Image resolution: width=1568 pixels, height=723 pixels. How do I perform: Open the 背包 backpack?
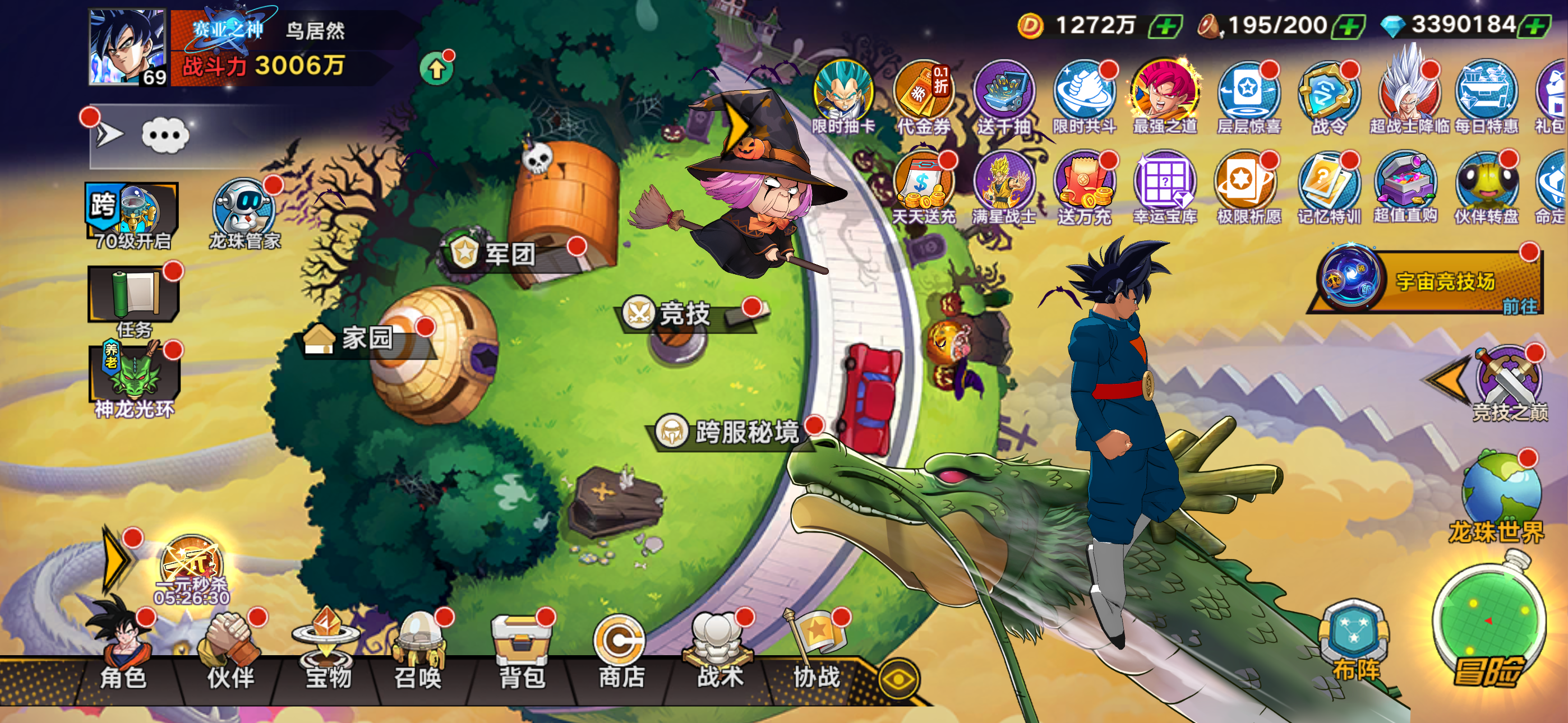click(x=522, y=652)
